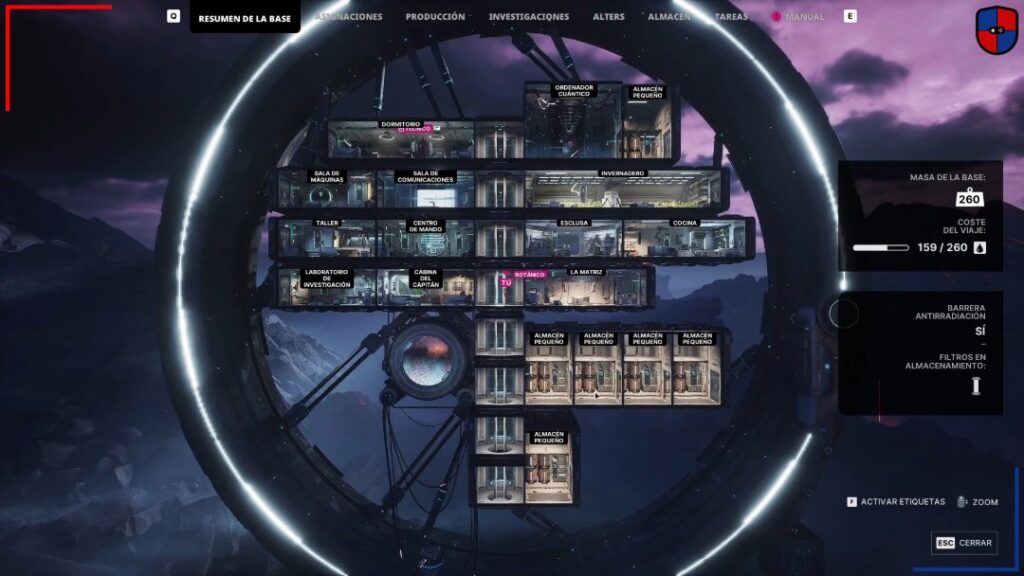Go to the Investigaciones tab
This screenshot has width=1024, height=576.
529,17
